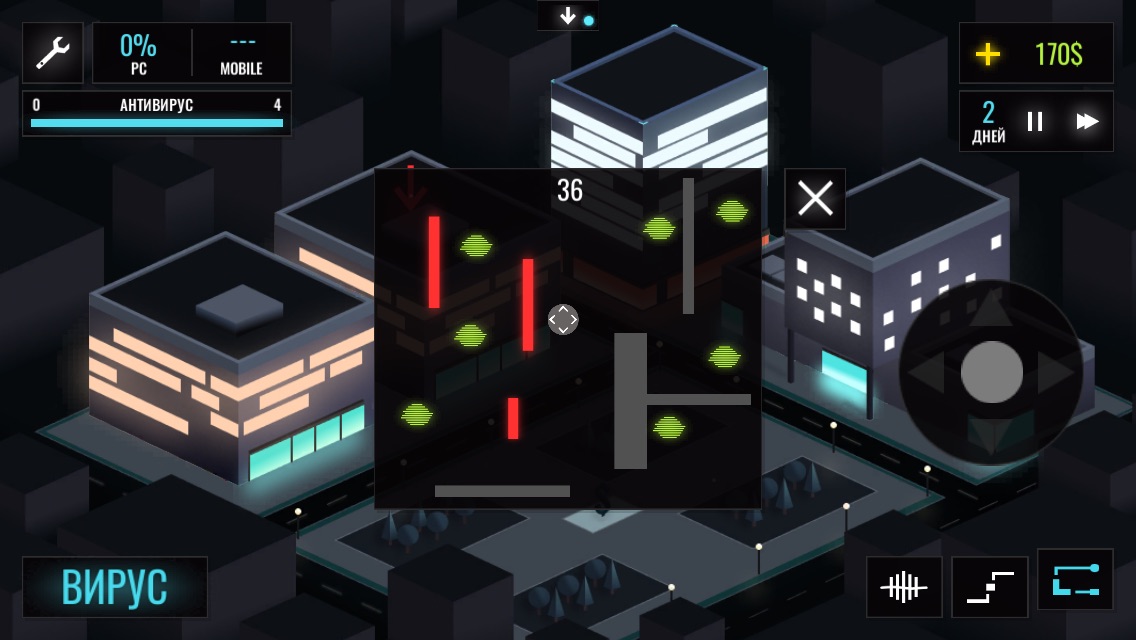Tap the joystick's down arrow
Image resolution: width=1136 pixels, height=640 pixels.
pyautogui.click(x=991, y=437)
